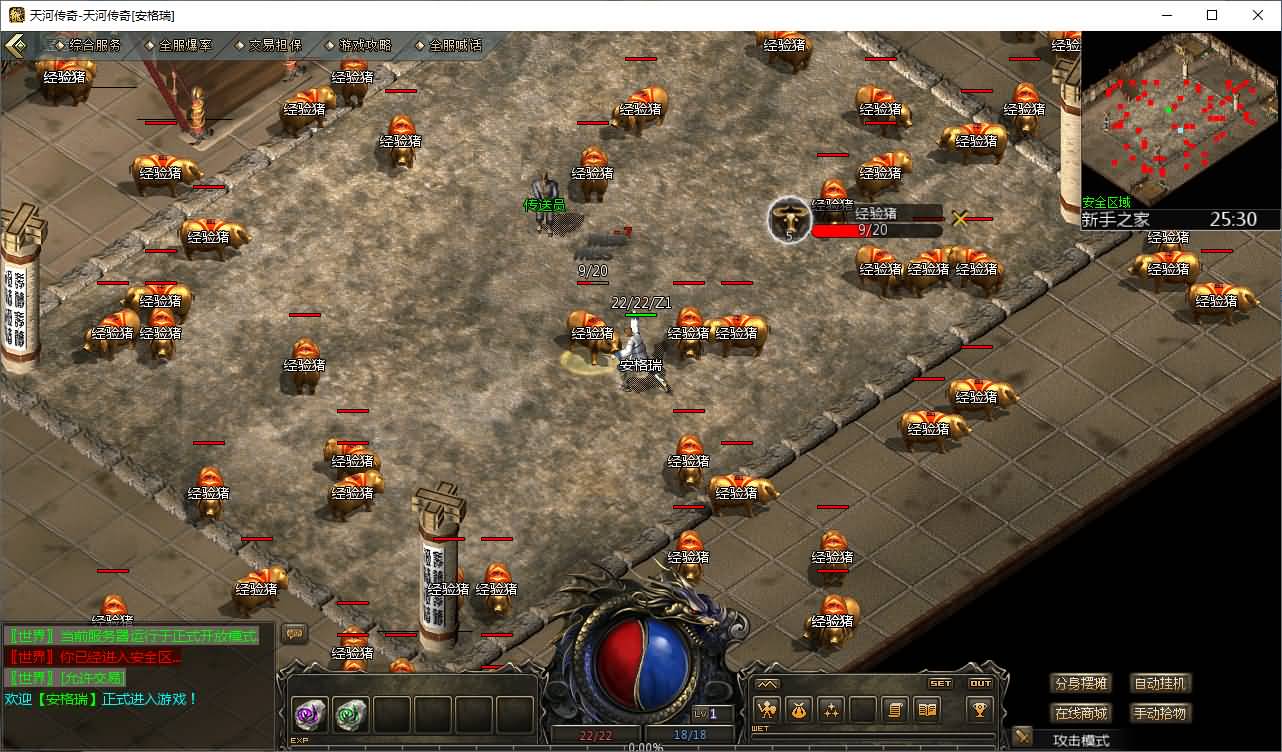
Task: Use the green stone hotbar item
Action: point(350,714)
